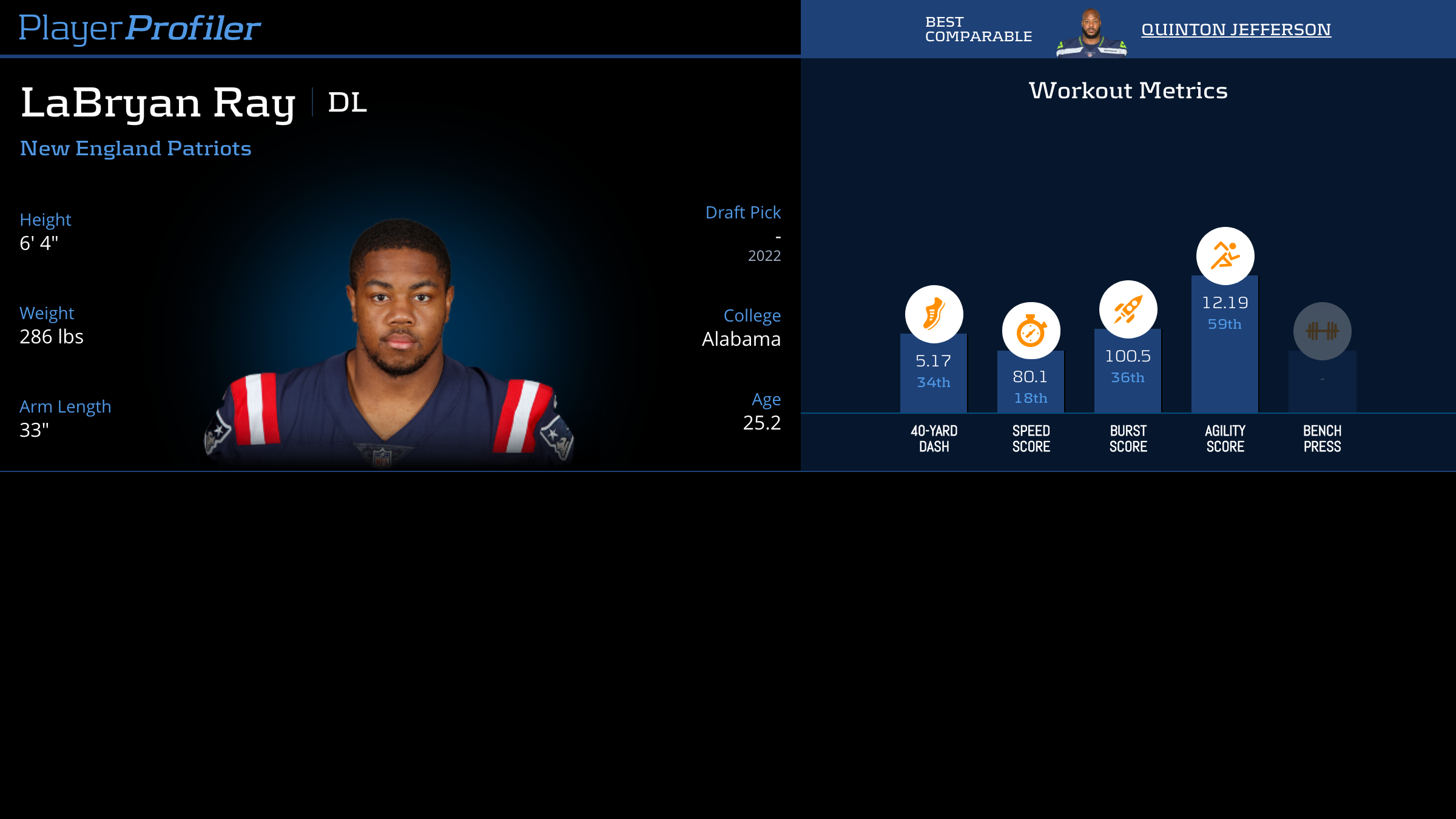Screen dimensions: 1456x819
Task: Open Quinton Jefferson's comparable player profile
Action: point(1236,29)
